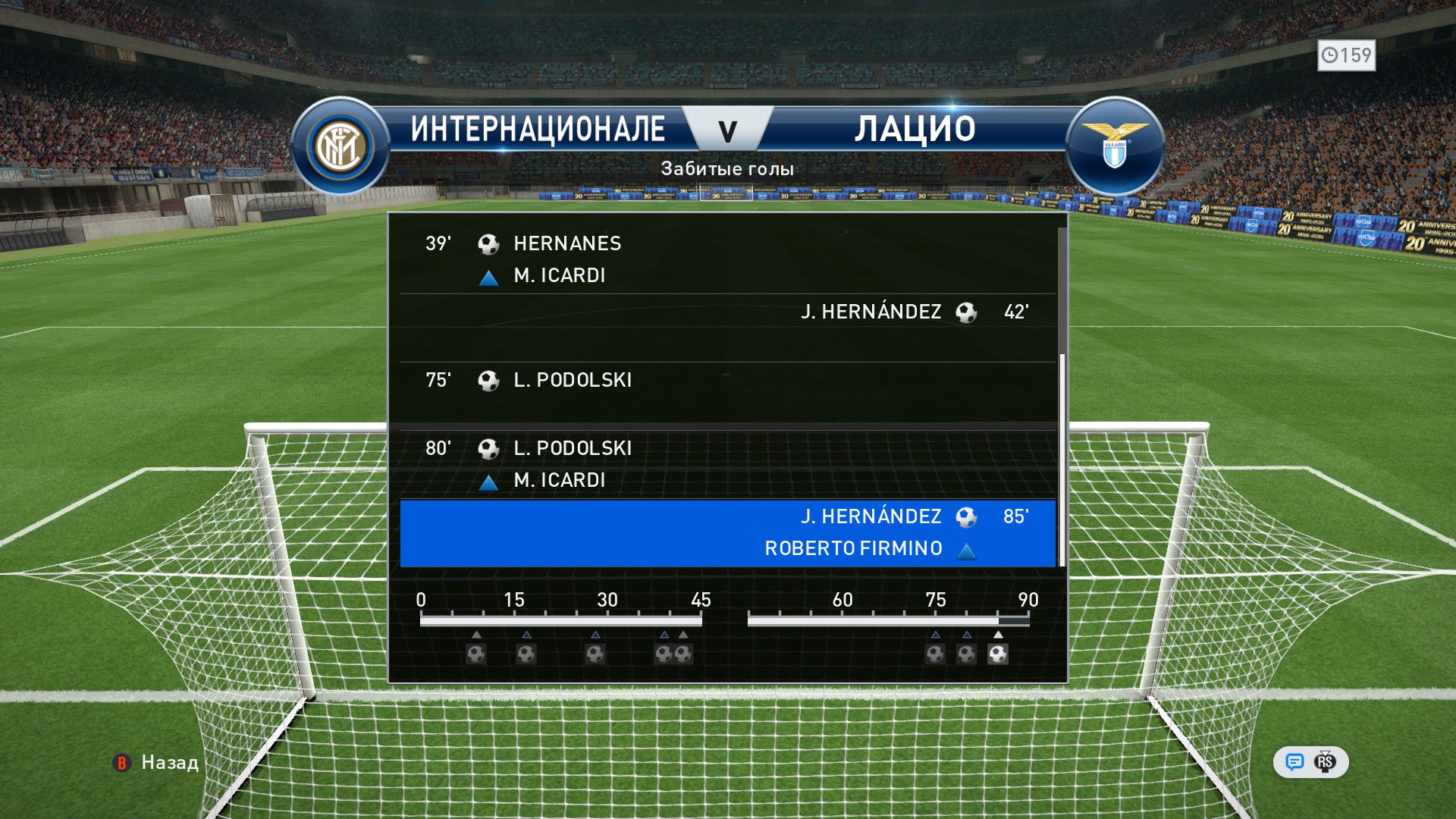Open the chat speech bubble icon

pos(1294,762)
